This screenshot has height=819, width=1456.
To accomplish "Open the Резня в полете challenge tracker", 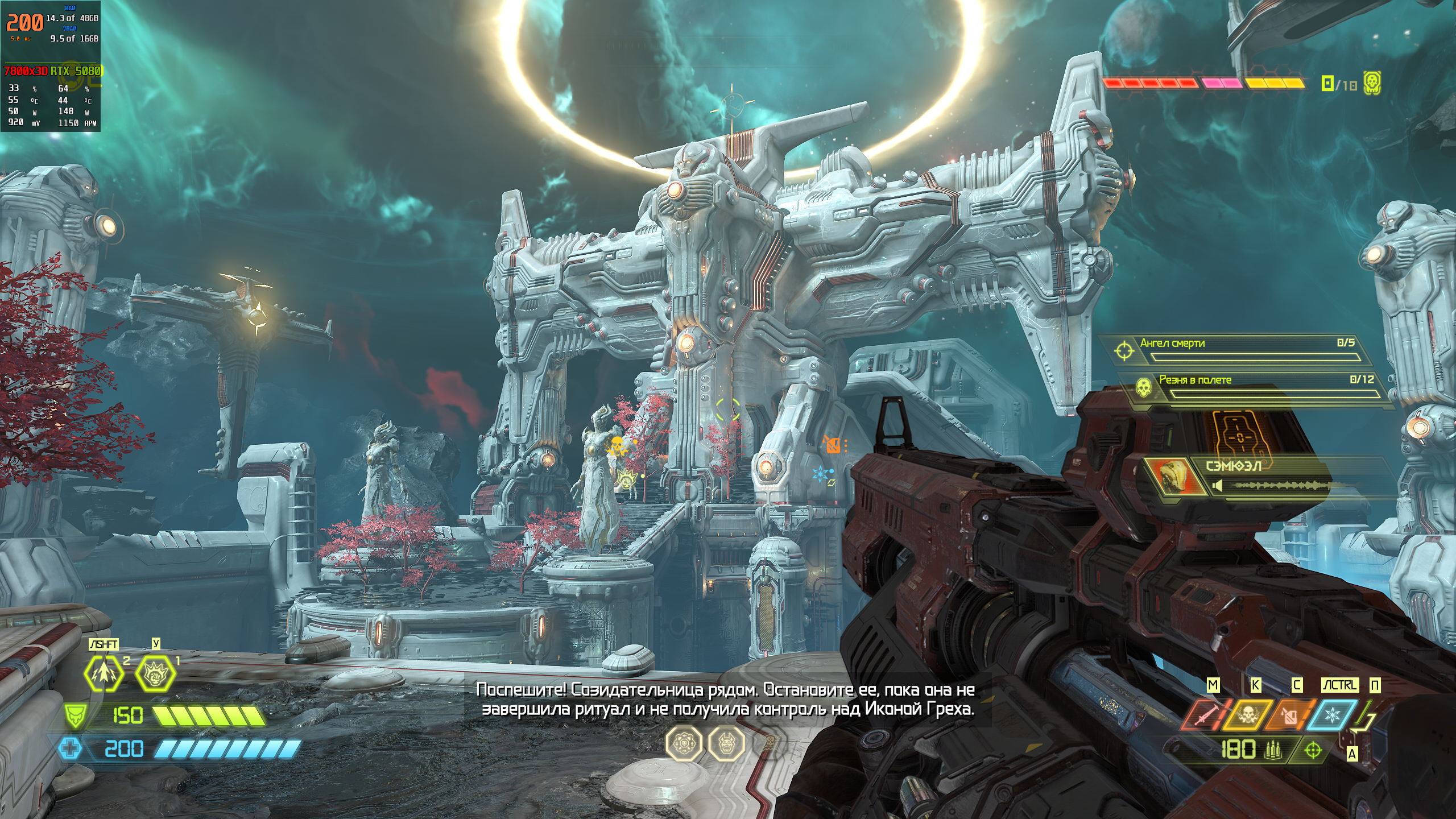I will tap(1257, 386).
